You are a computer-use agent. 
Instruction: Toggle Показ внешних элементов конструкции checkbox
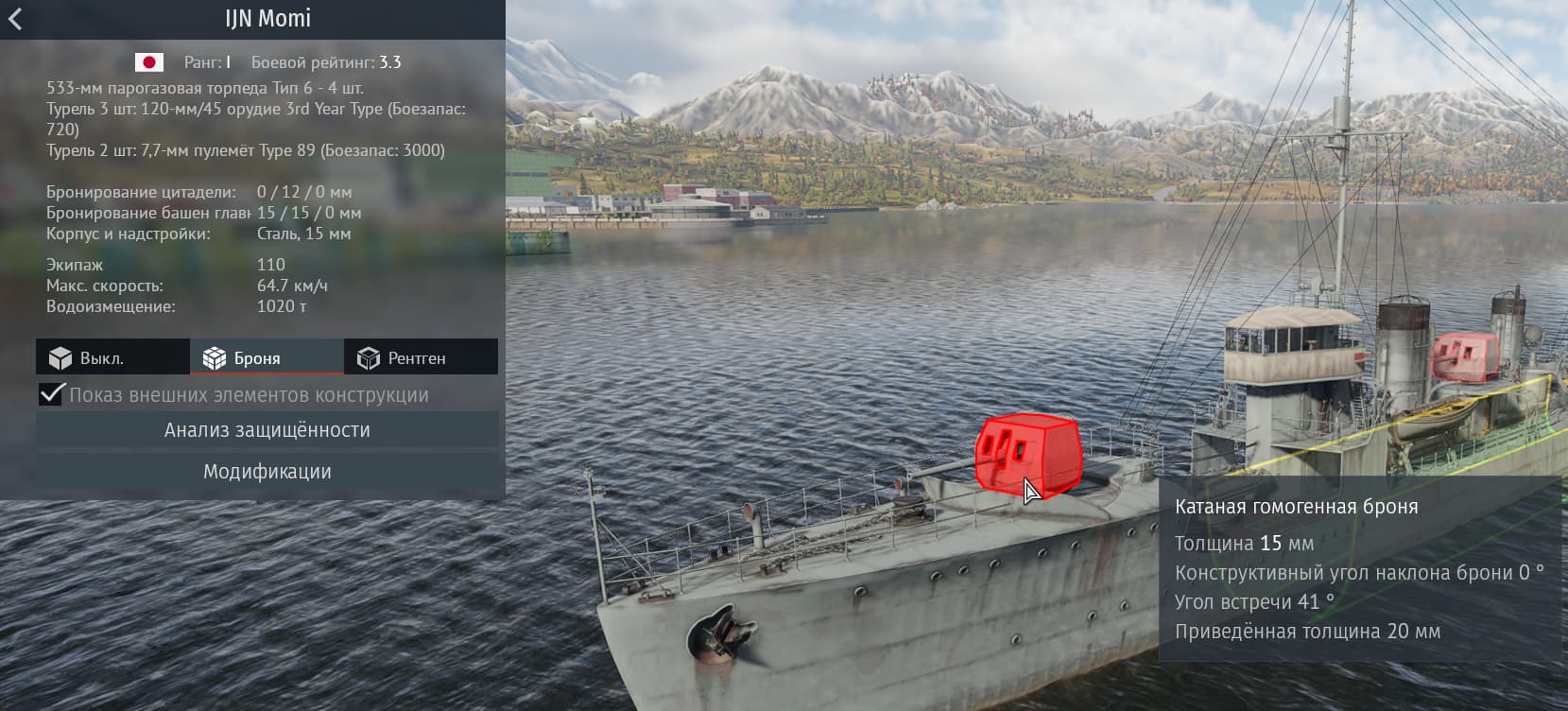point(52,394)
